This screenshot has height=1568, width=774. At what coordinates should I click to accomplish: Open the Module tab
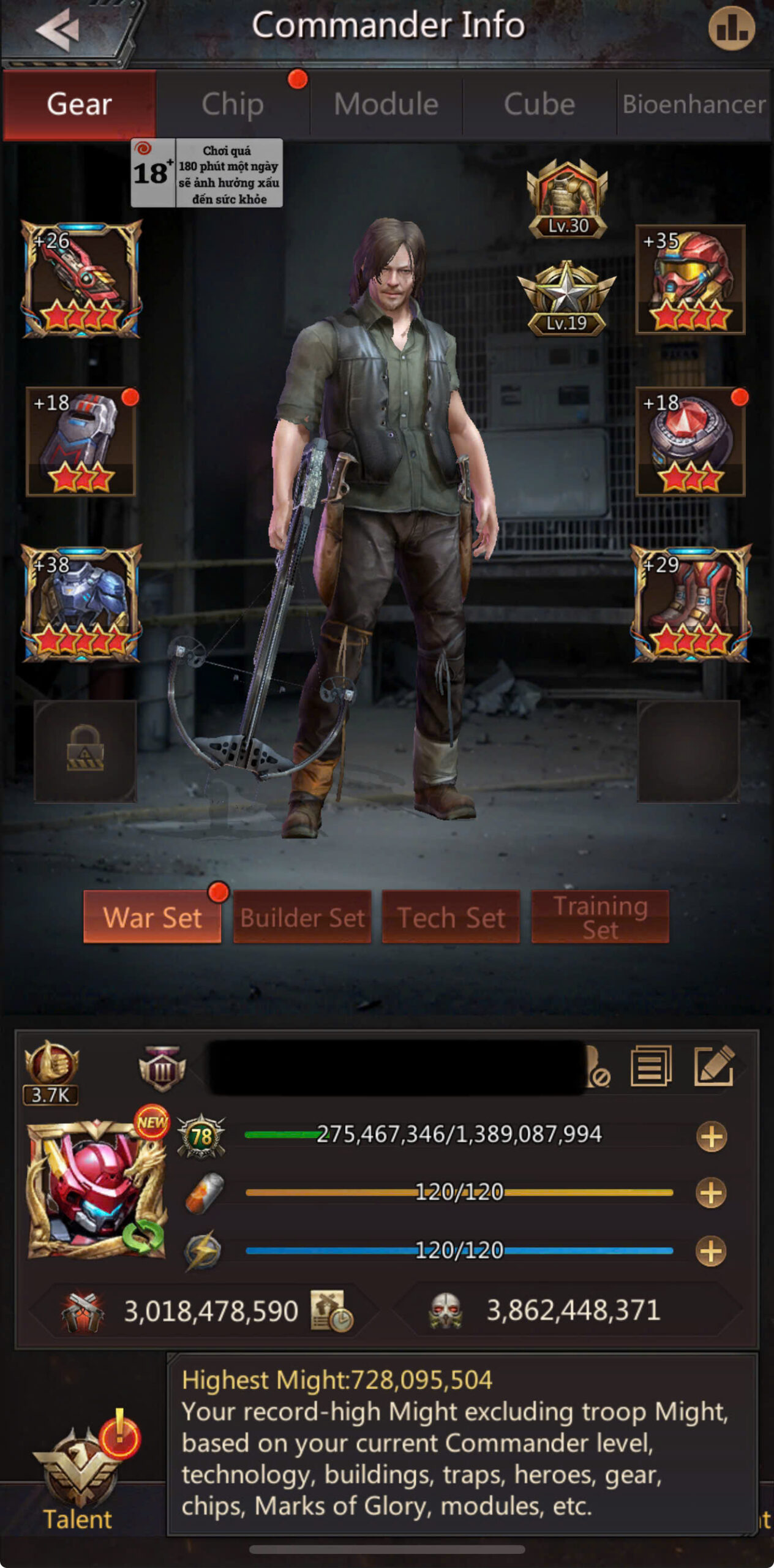(386, 104)
